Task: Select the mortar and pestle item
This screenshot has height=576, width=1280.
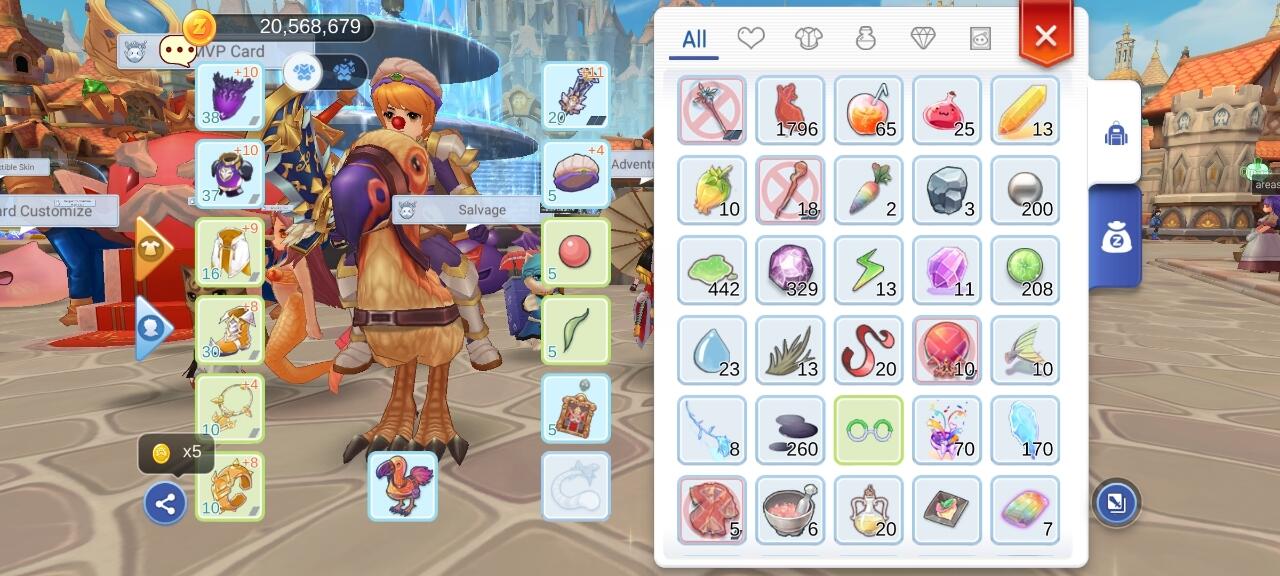Action: click(790, 510)
